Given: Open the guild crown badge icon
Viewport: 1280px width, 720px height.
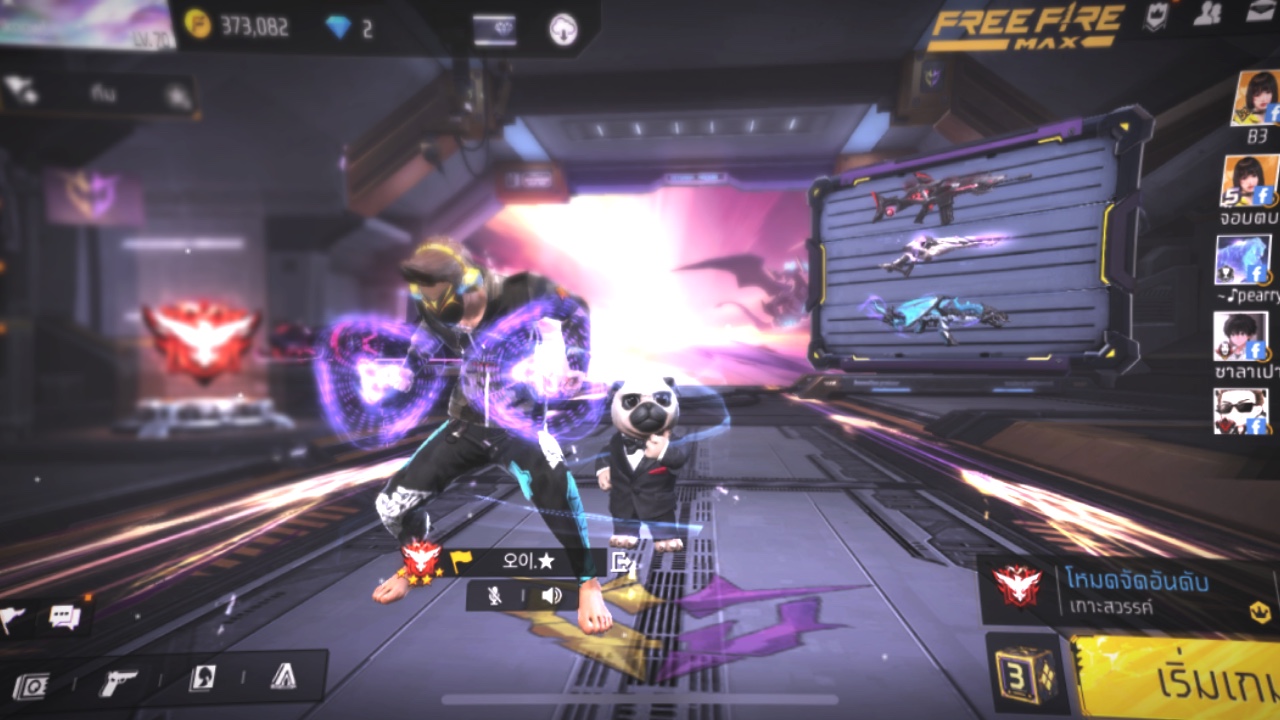Looking at the screenshot, I should (x=1156, y=17).
